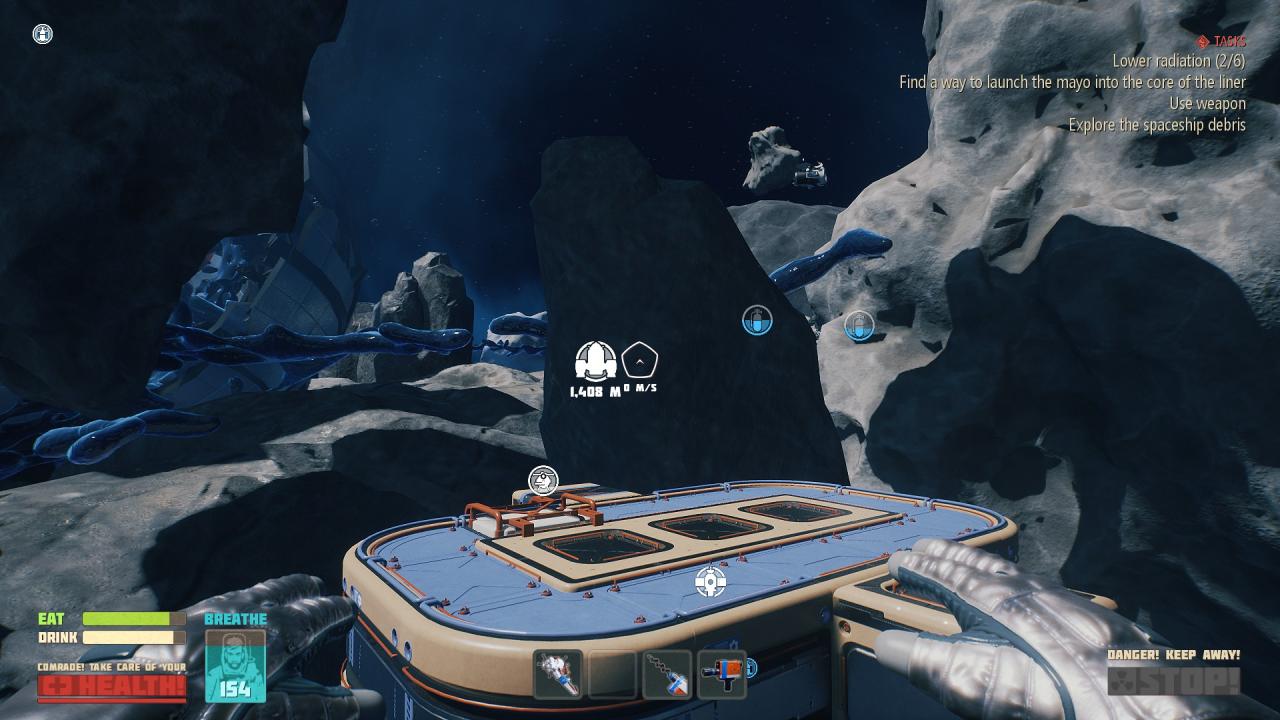Click the round astronaut icon in the screen corner
Image resolution: width=1280 pixels, height=720 pixels.
click(x=42, y=34)
